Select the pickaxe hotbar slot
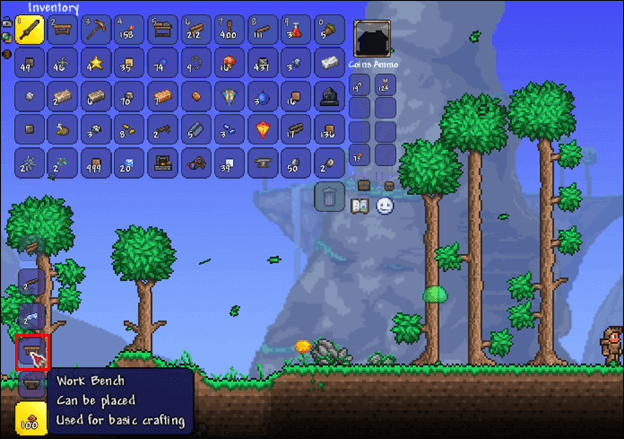 tap(98, 31)
